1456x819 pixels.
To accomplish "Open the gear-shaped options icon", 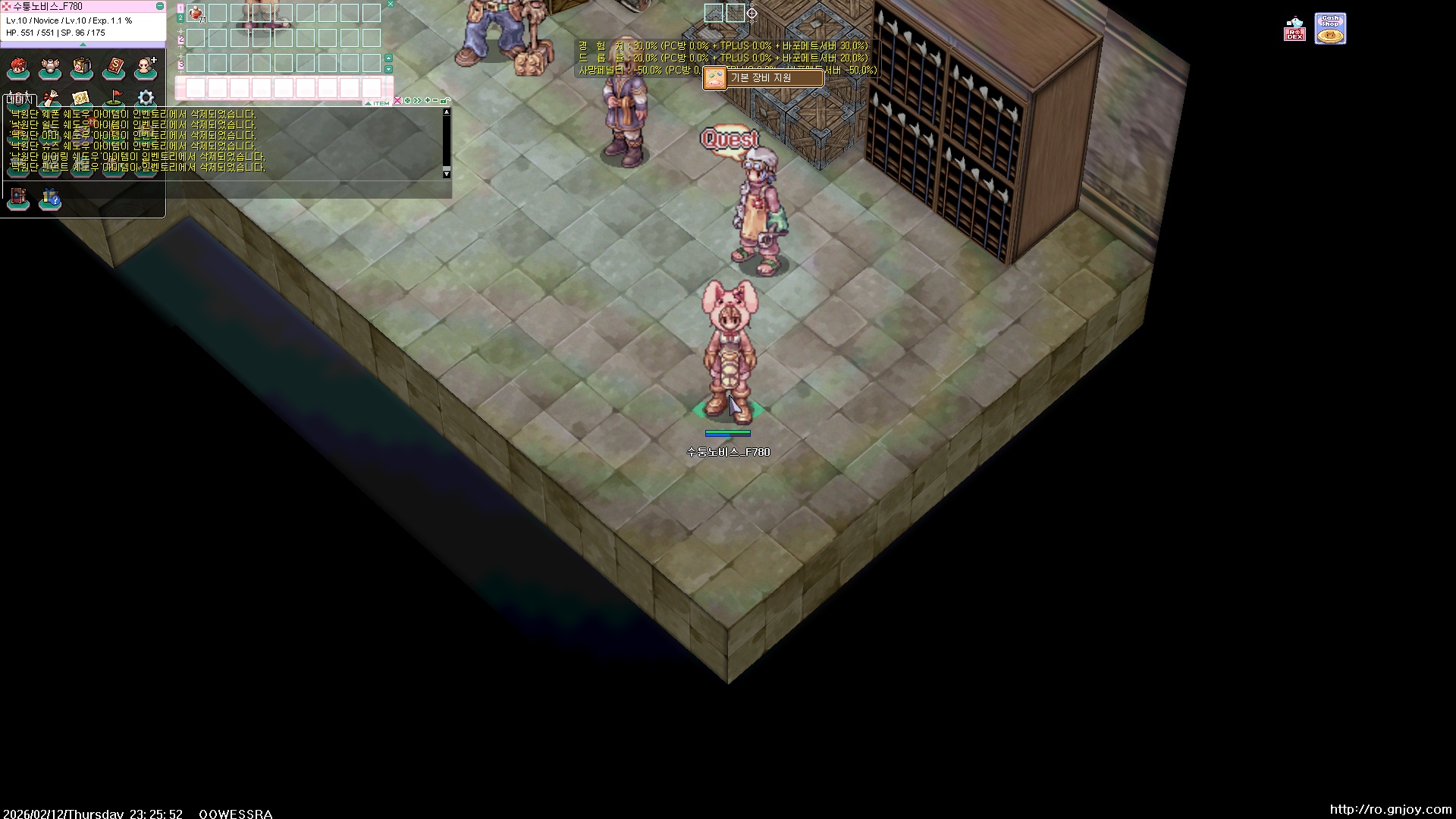I will (146, 99).
